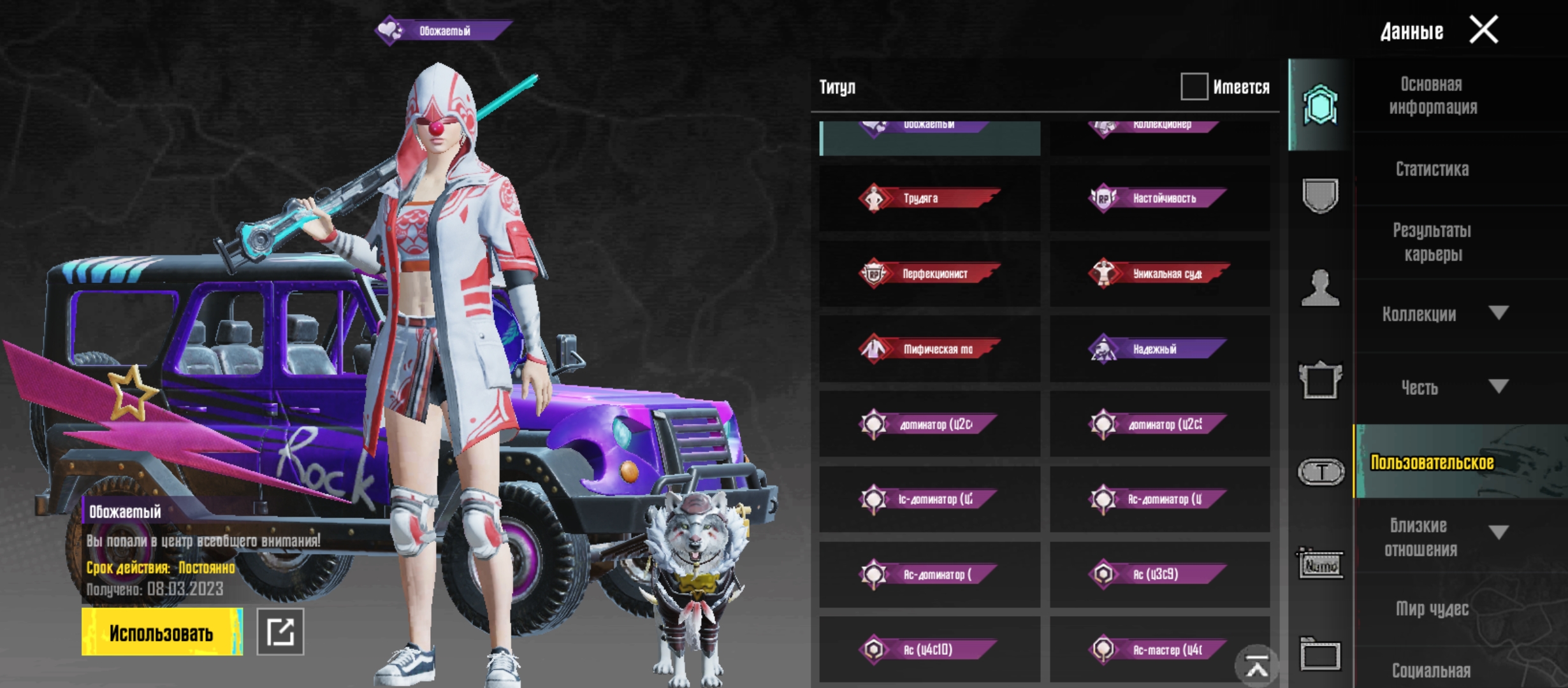Pick the Надежный title
The image size is (1568, 688).
pyautogui.click(x=1159, y=349)
